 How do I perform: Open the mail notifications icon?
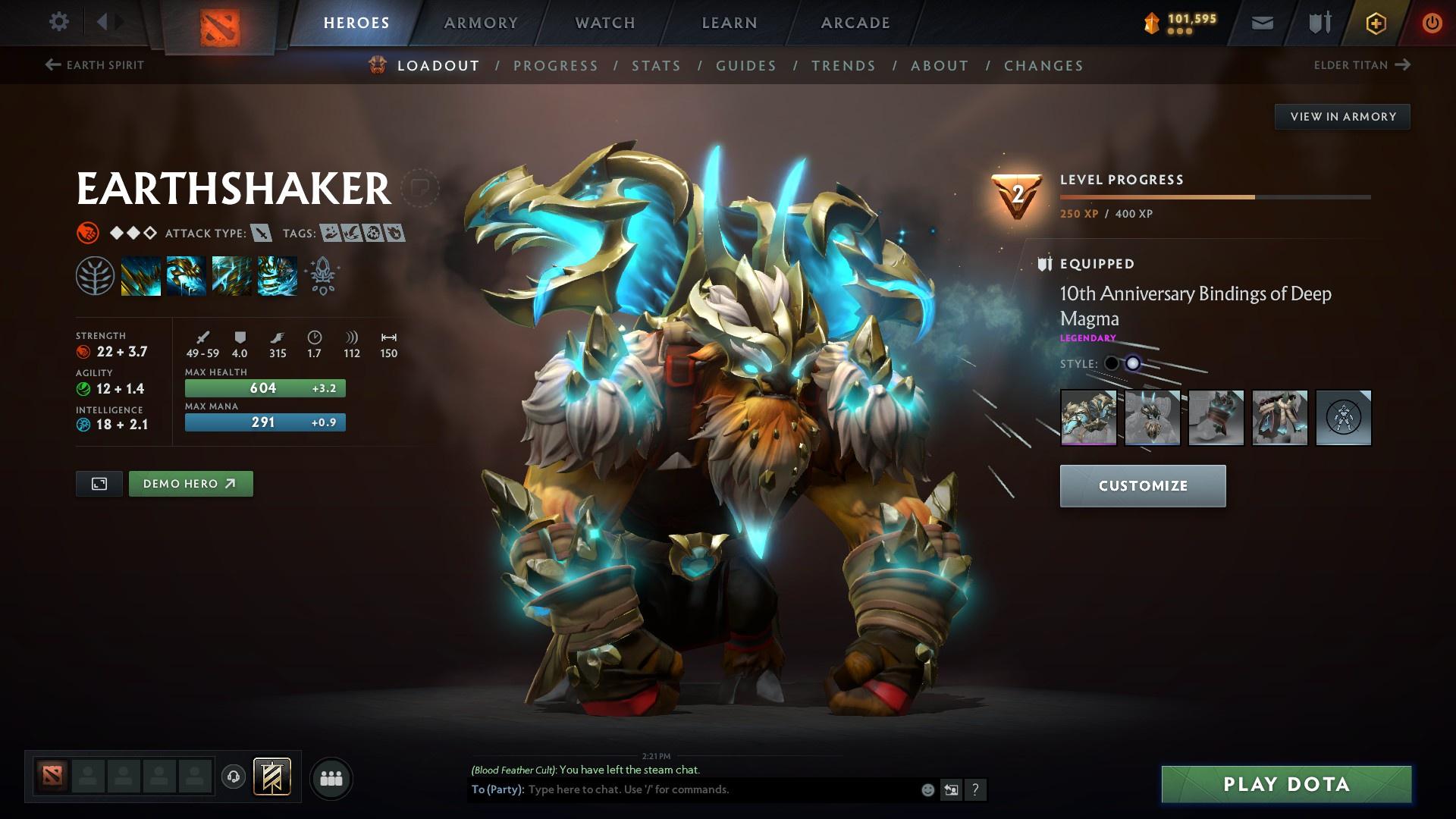coord(1263,23)
